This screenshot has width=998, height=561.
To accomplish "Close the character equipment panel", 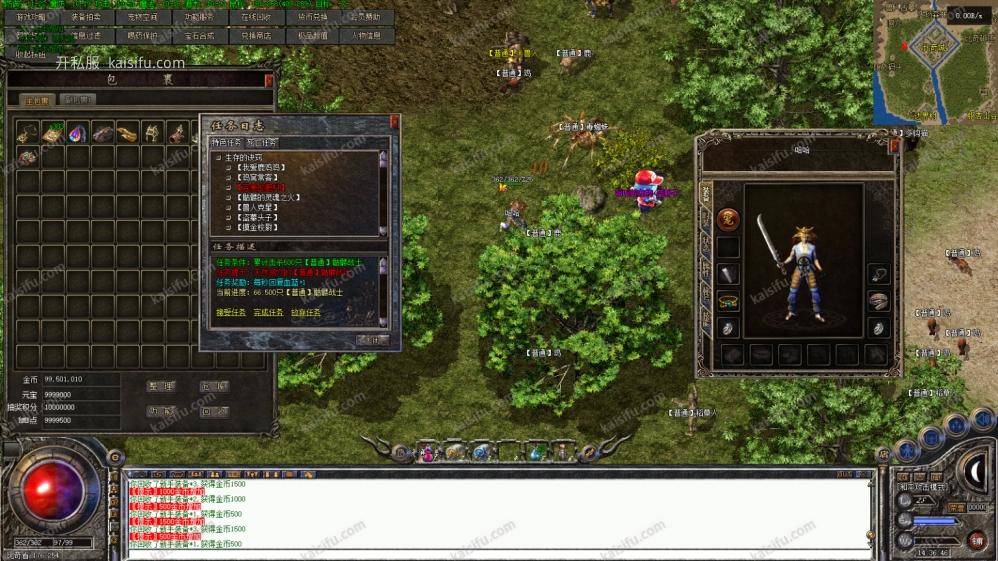I will [894, 144].
